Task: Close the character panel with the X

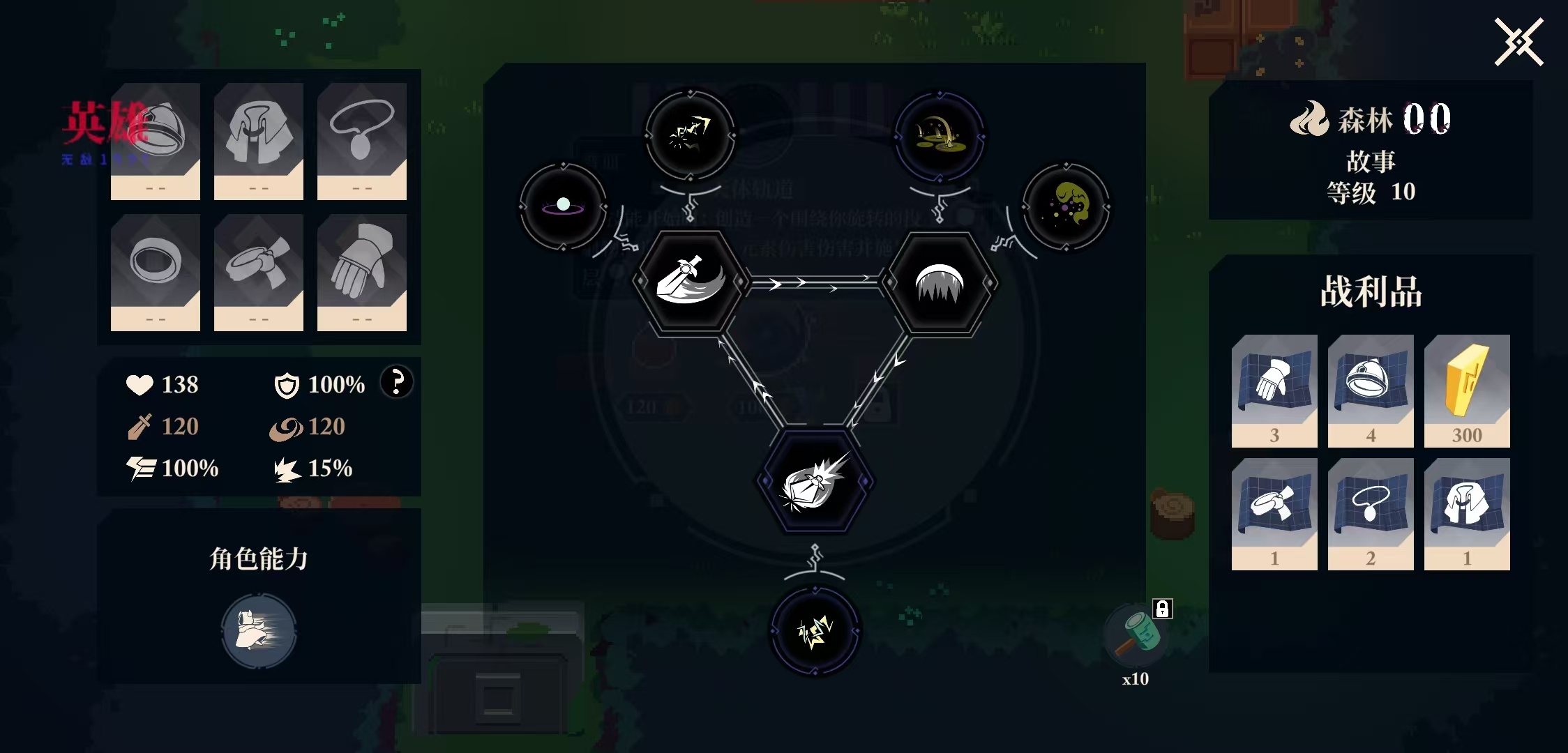Action: coord(1518,43)
